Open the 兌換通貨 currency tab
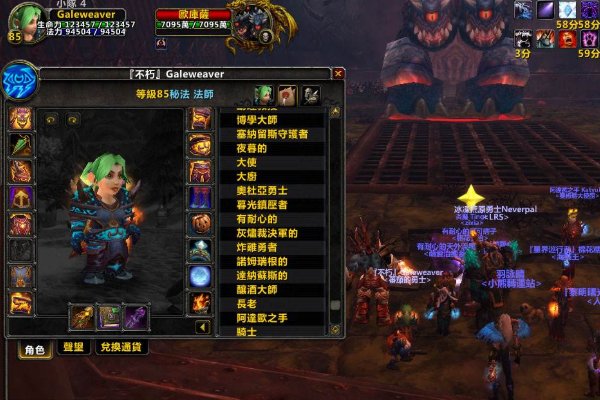The width and height of the screenshot is (600, 400). click(122, 348)
